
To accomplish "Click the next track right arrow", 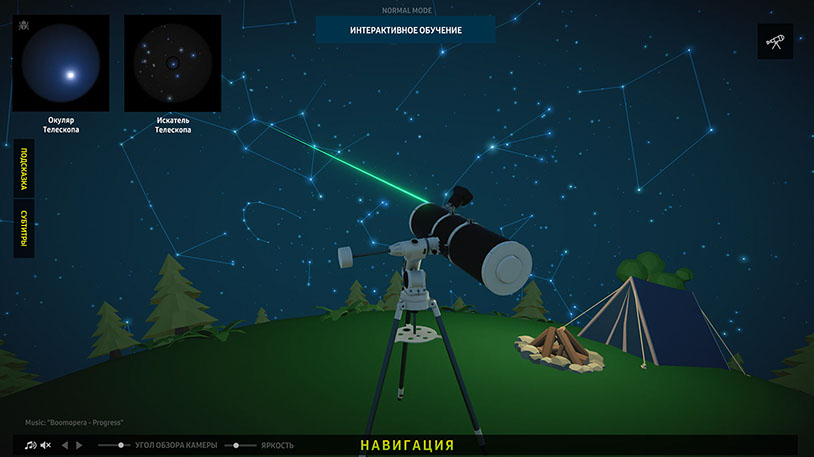I will pos(80,445).
